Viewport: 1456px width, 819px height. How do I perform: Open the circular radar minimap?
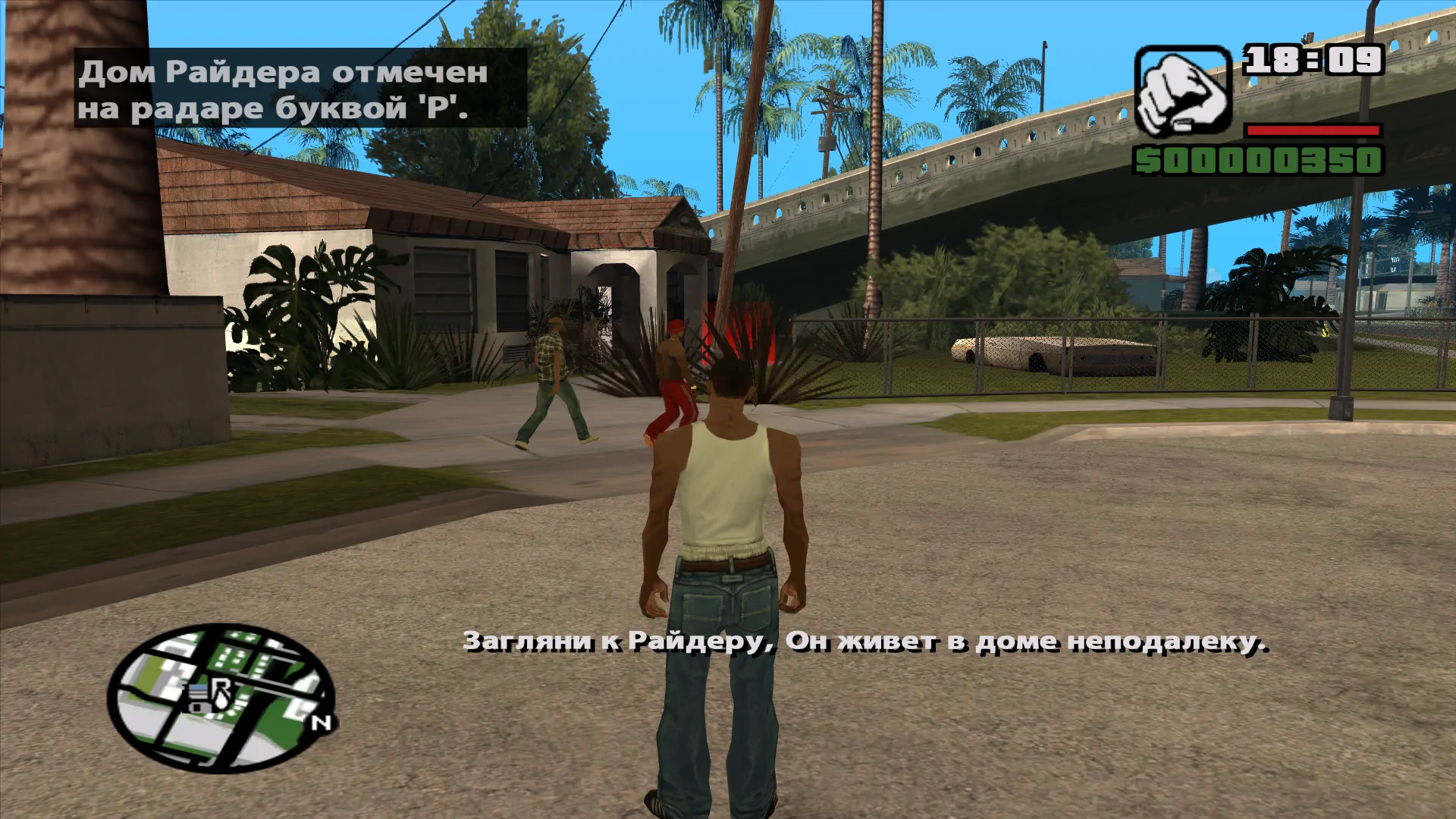pos(221,698)
